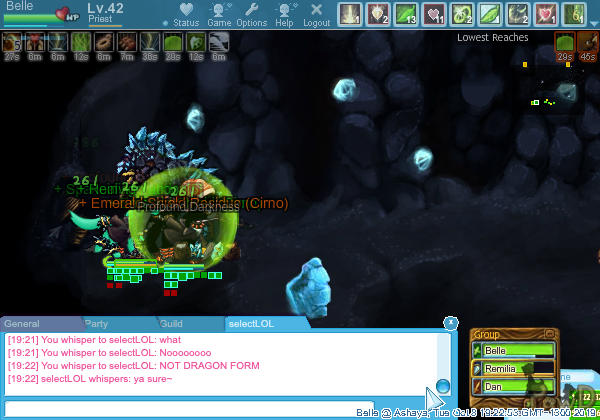The height and width of the screenshot is (420, 600).
Task: Close the chat window
Action: (450, 322)
